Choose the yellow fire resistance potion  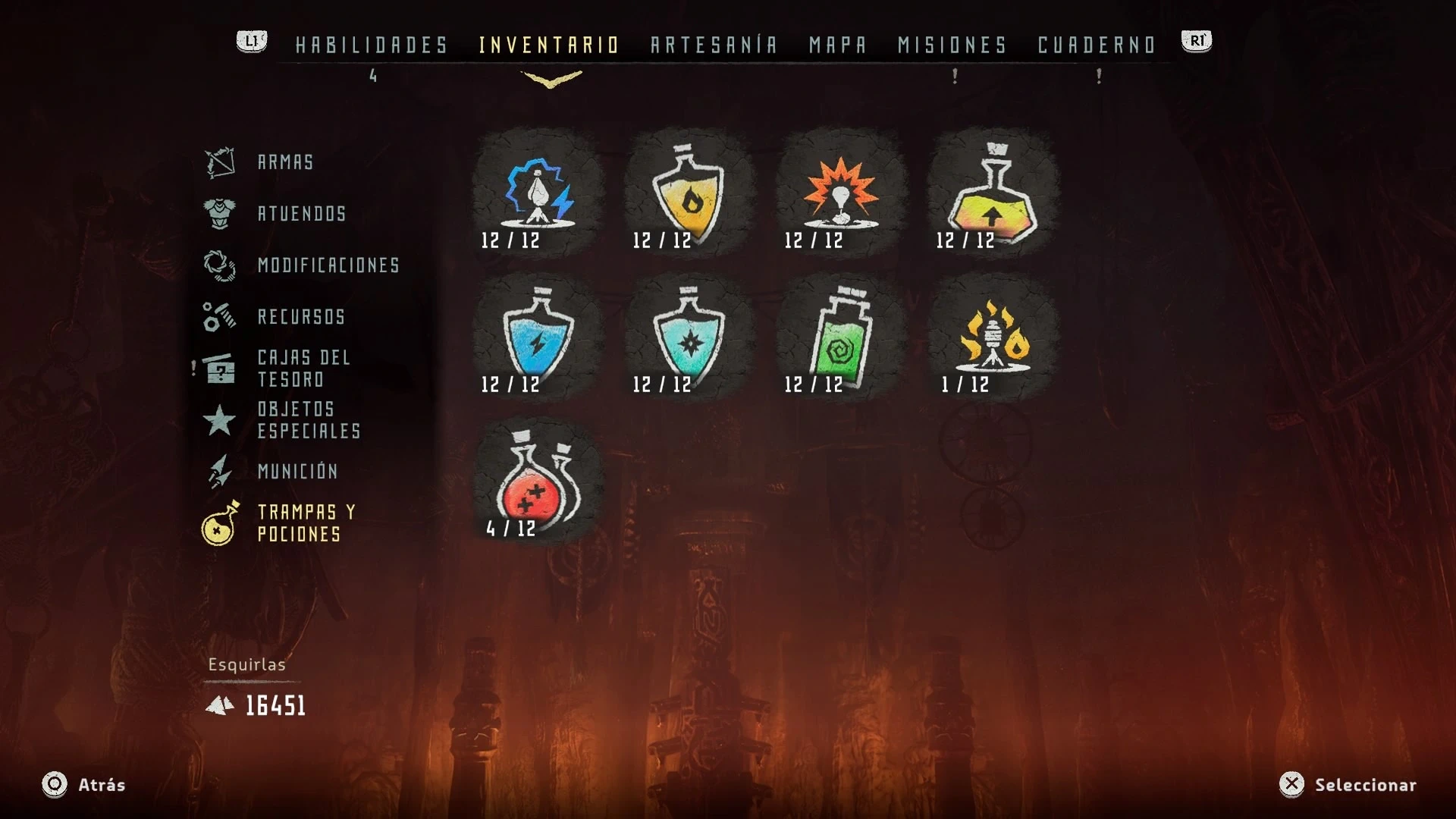pos(689,195)
